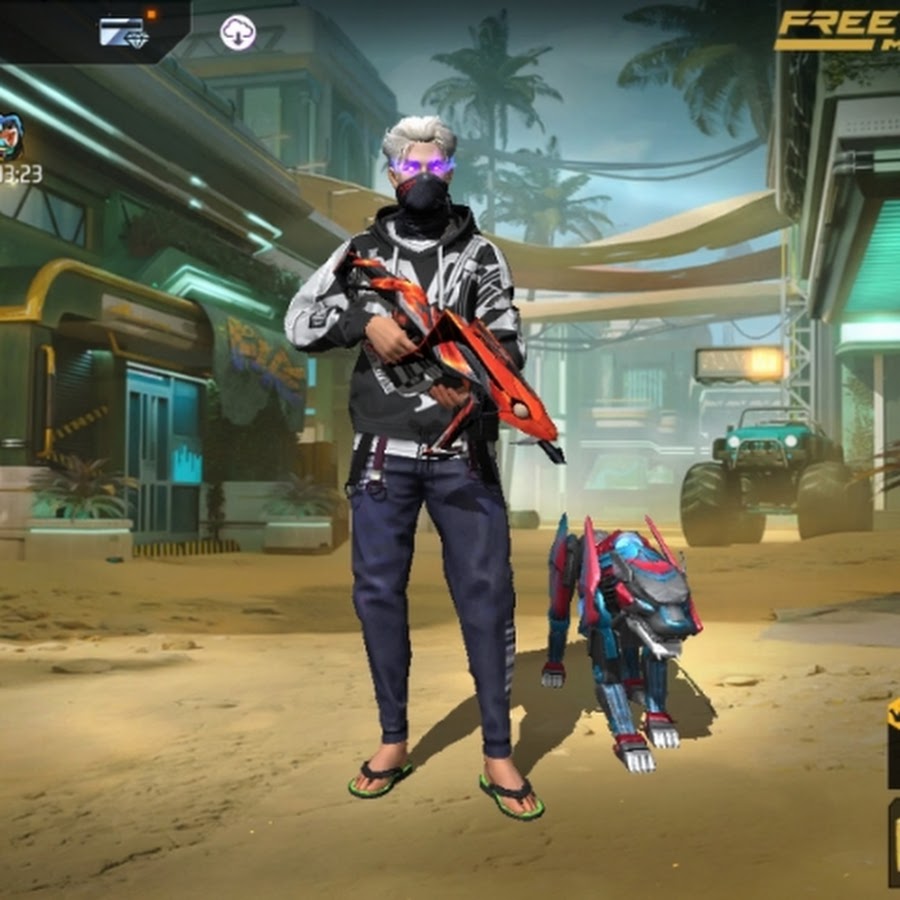Tap the cloud download icon
This screenshot has width=900, height=900.
238,33
